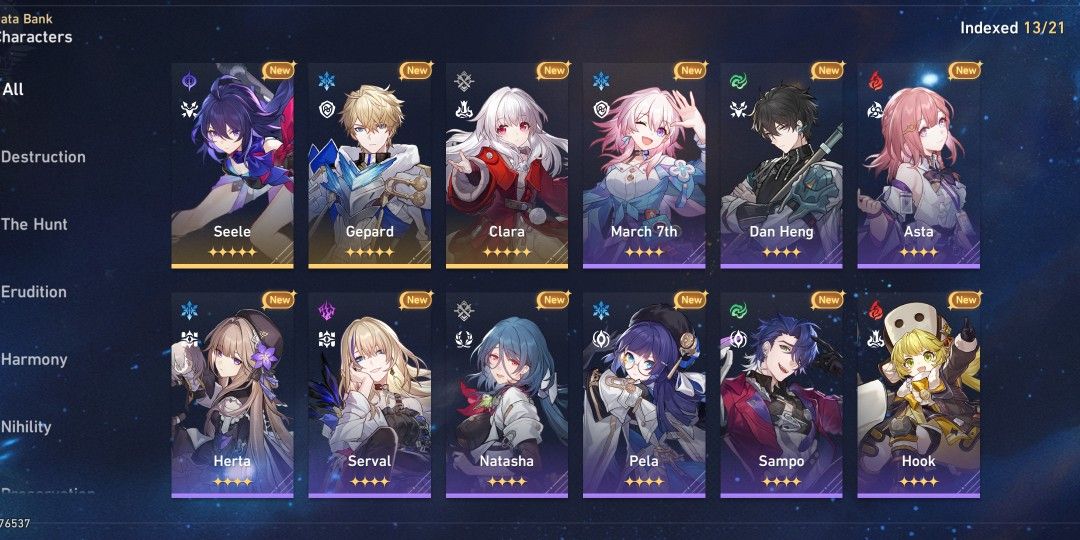Open the March 7th card
The width and height of the screenshot is (1080, 540).
[x=644, y=165]
